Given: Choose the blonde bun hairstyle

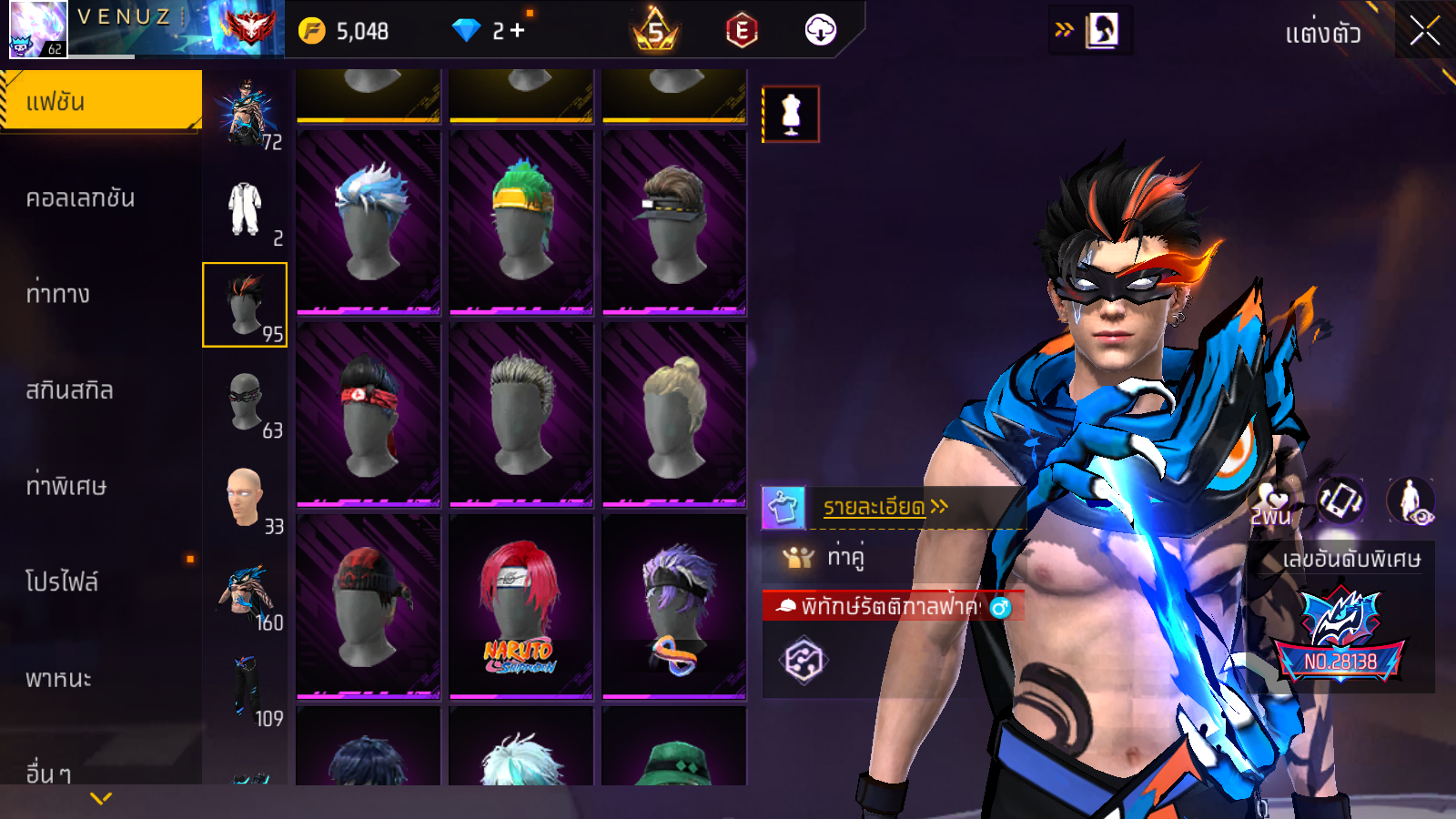Looking at the screenshot, I should click(674, 415).
